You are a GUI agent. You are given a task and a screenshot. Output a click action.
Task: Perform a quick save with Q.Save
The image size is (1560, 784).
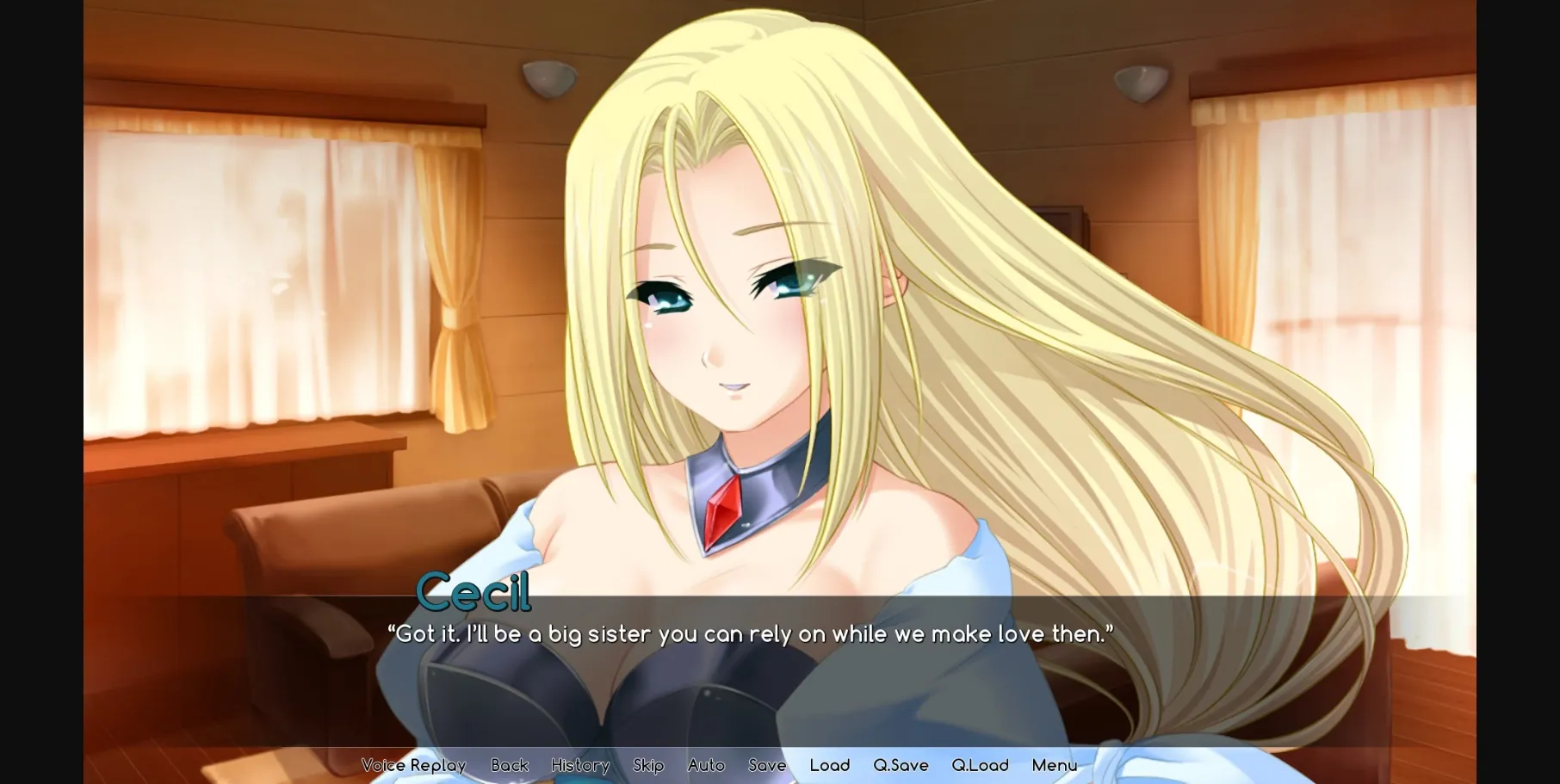pos(900,764)
